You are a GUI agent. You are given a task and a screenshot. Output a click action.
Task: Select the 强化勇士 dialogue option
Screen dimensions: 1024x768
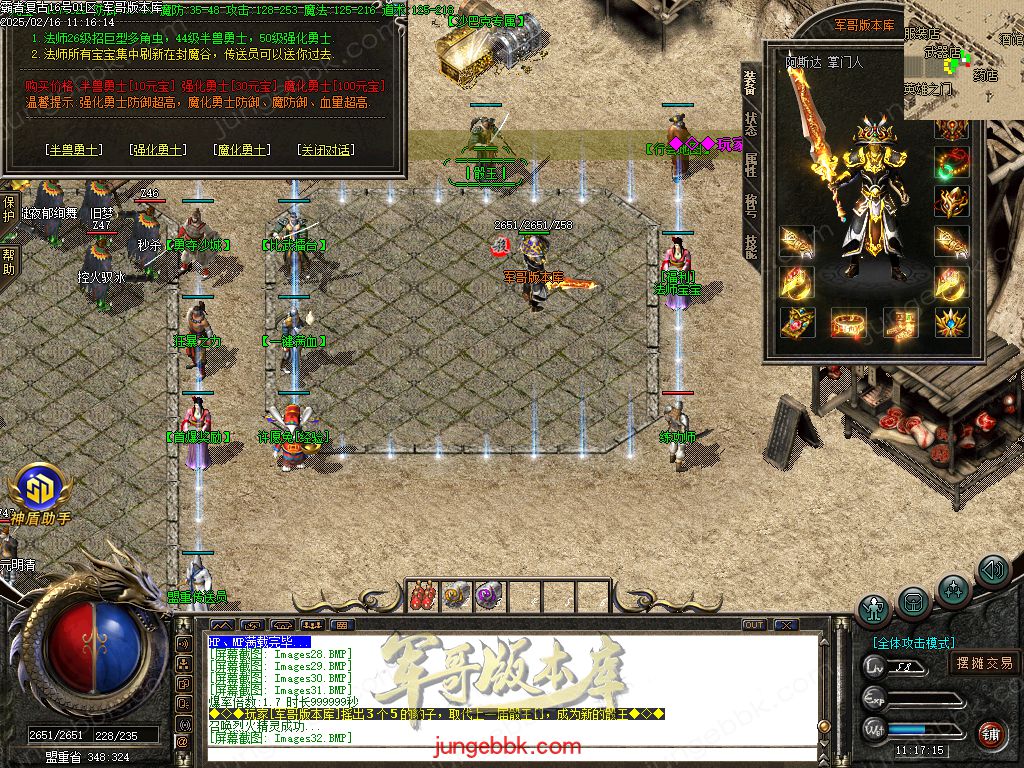click(x=158, y=150)
